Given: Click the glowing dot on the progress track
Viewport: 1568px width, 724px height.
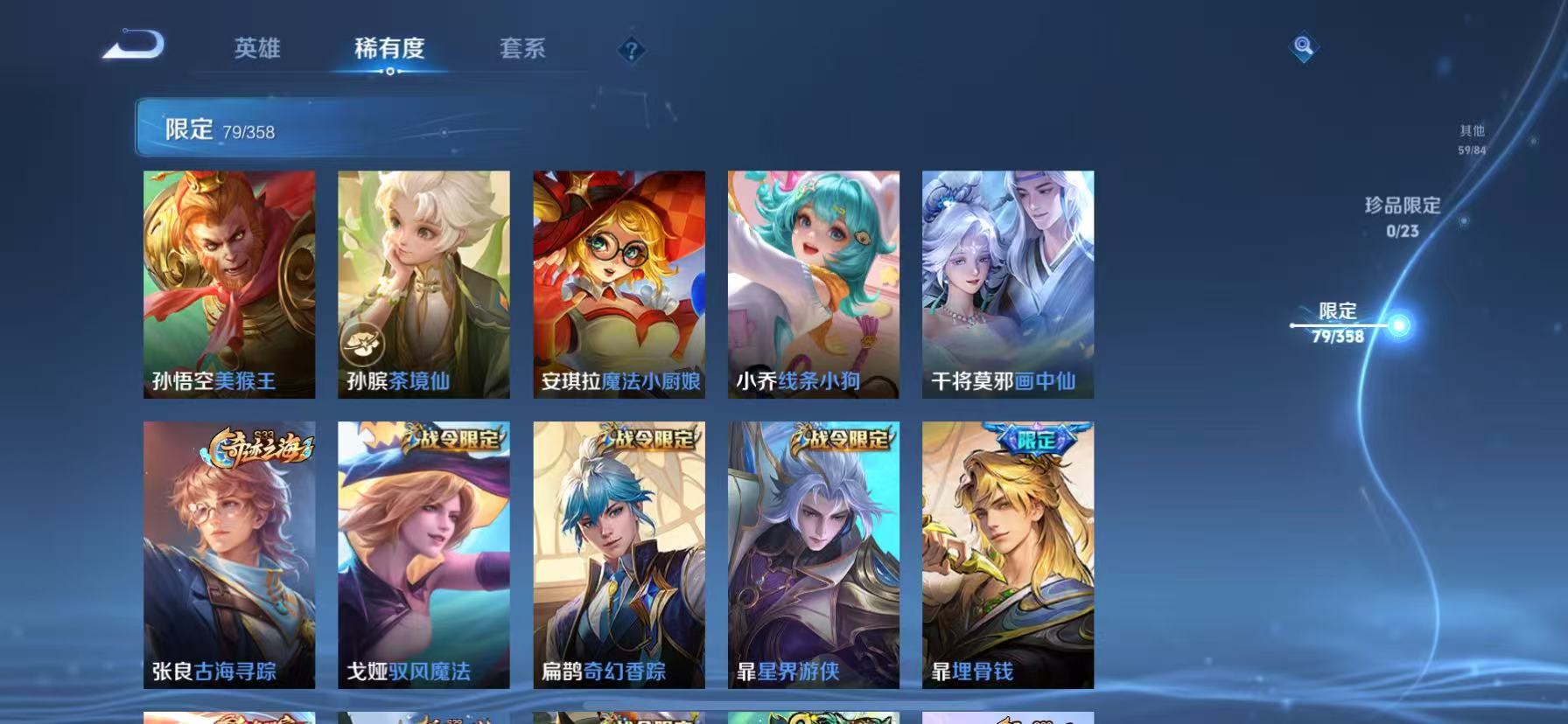Looking at the screenshot, I should pyautogui.click(x=1401, y=324).
